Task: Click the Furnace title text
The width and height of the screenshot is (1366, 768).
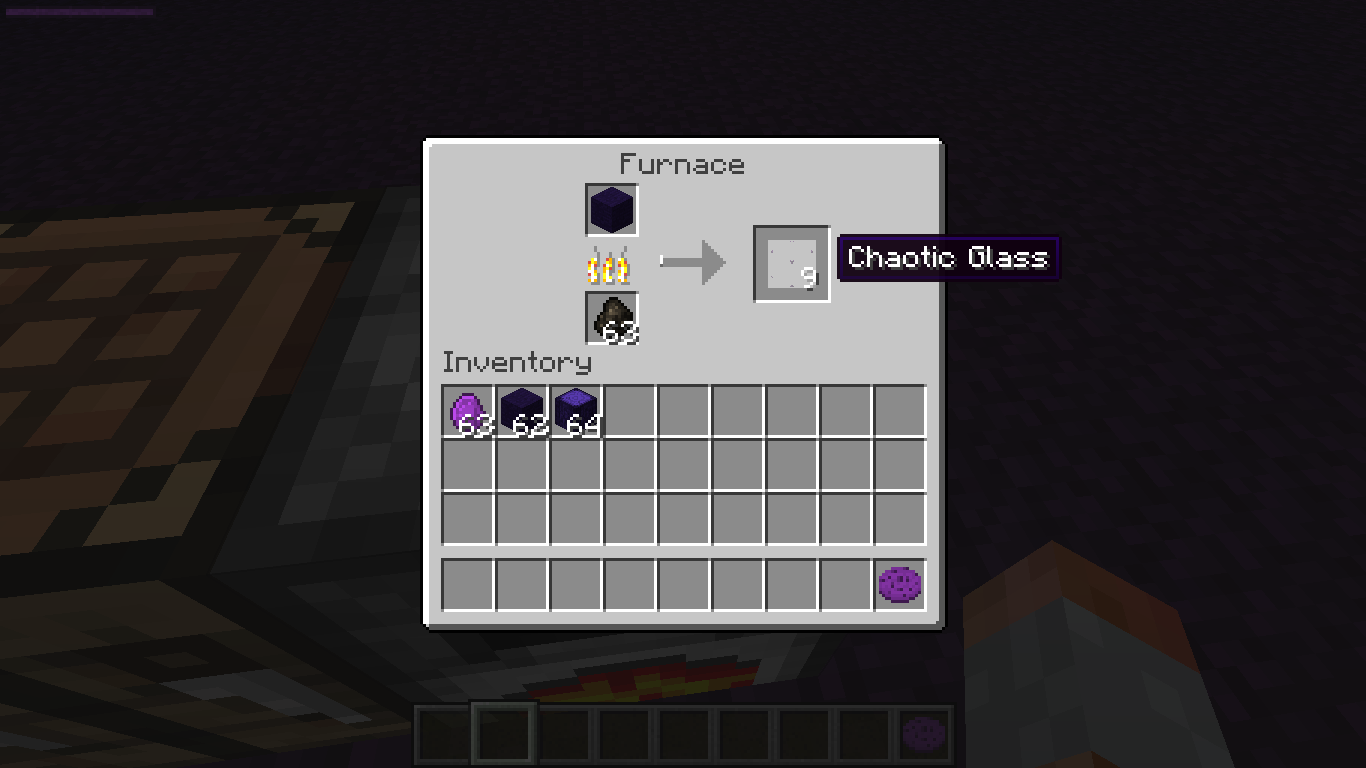Action: (682, 164)
